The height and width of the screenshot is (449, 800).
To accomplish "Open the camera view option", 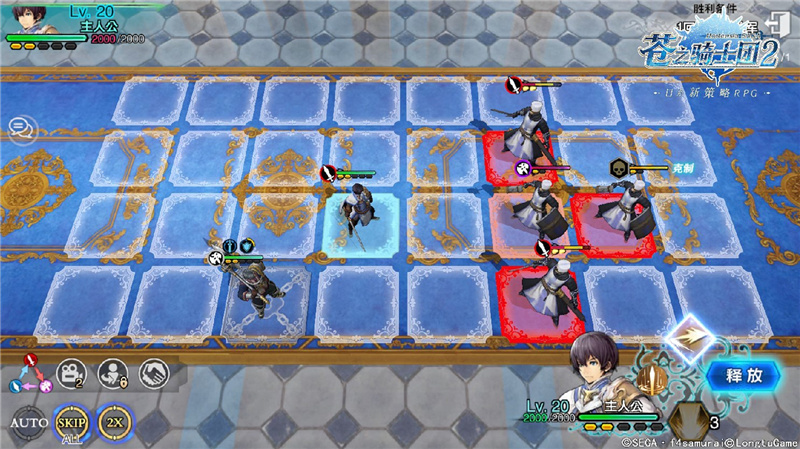I will click(x=71, y=373).
